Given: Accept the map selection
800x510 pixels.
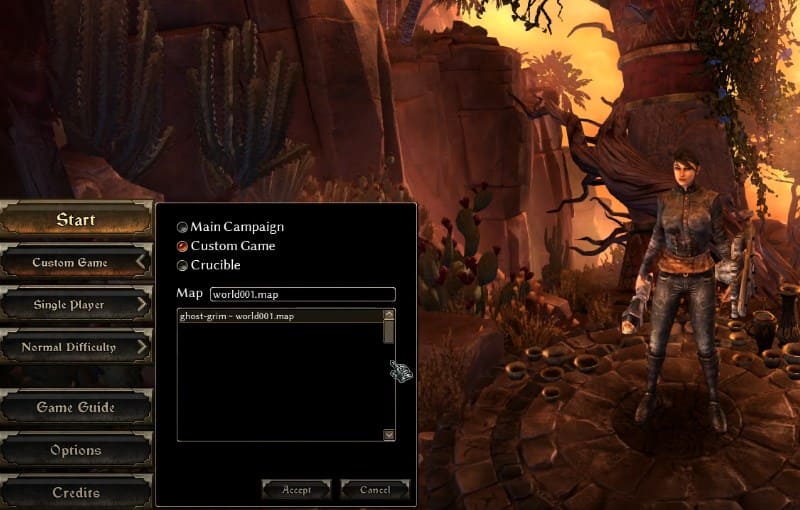Looking at the screenshot, I should point(296,490).
